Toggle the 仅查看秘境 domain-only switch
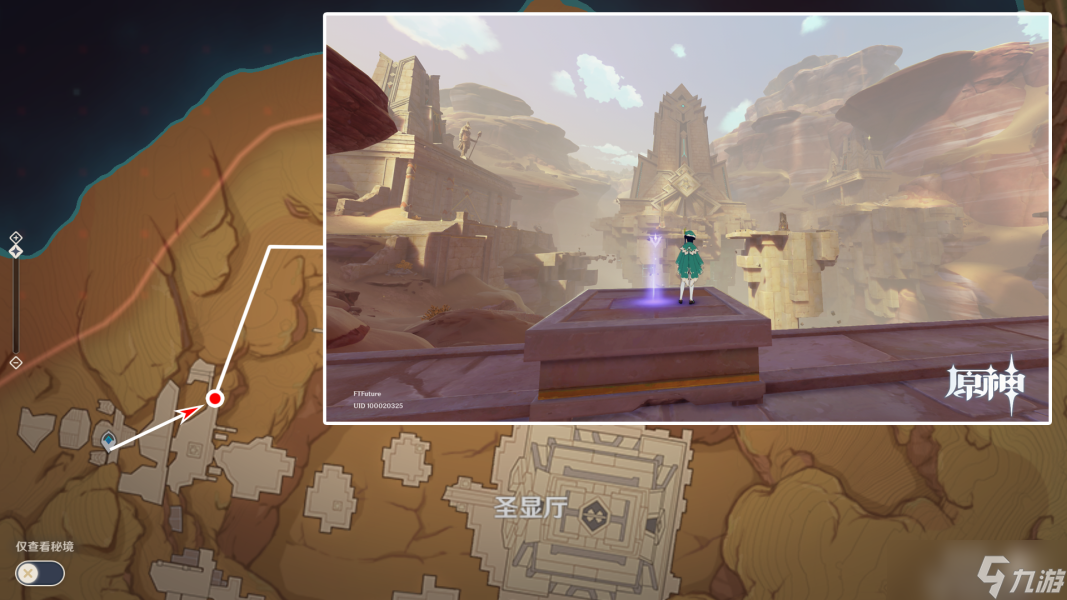This screenshot has width=1067, height=600. (40, 573)
